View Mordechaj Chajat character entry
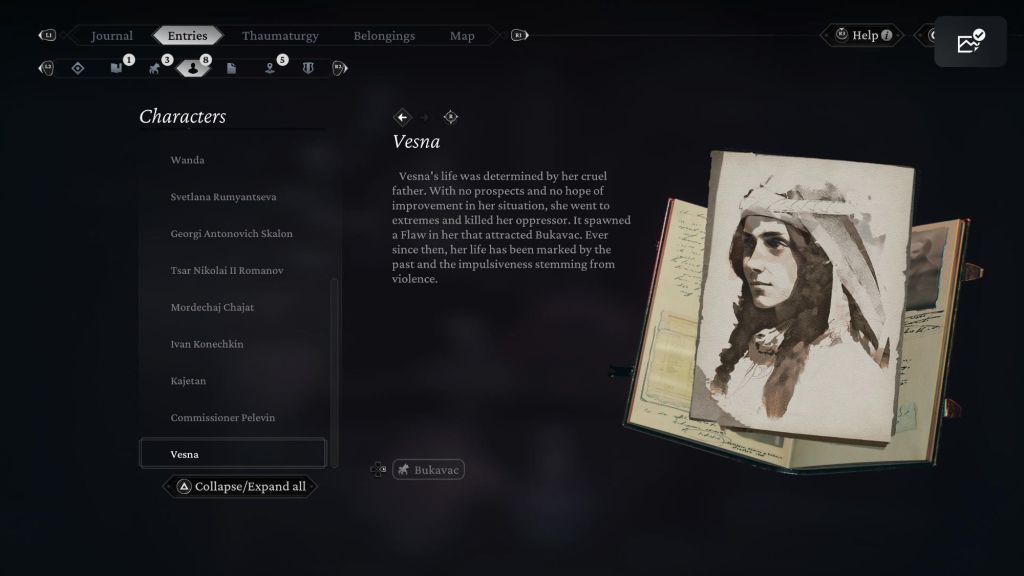1024x576 pixels. point(212,307)
